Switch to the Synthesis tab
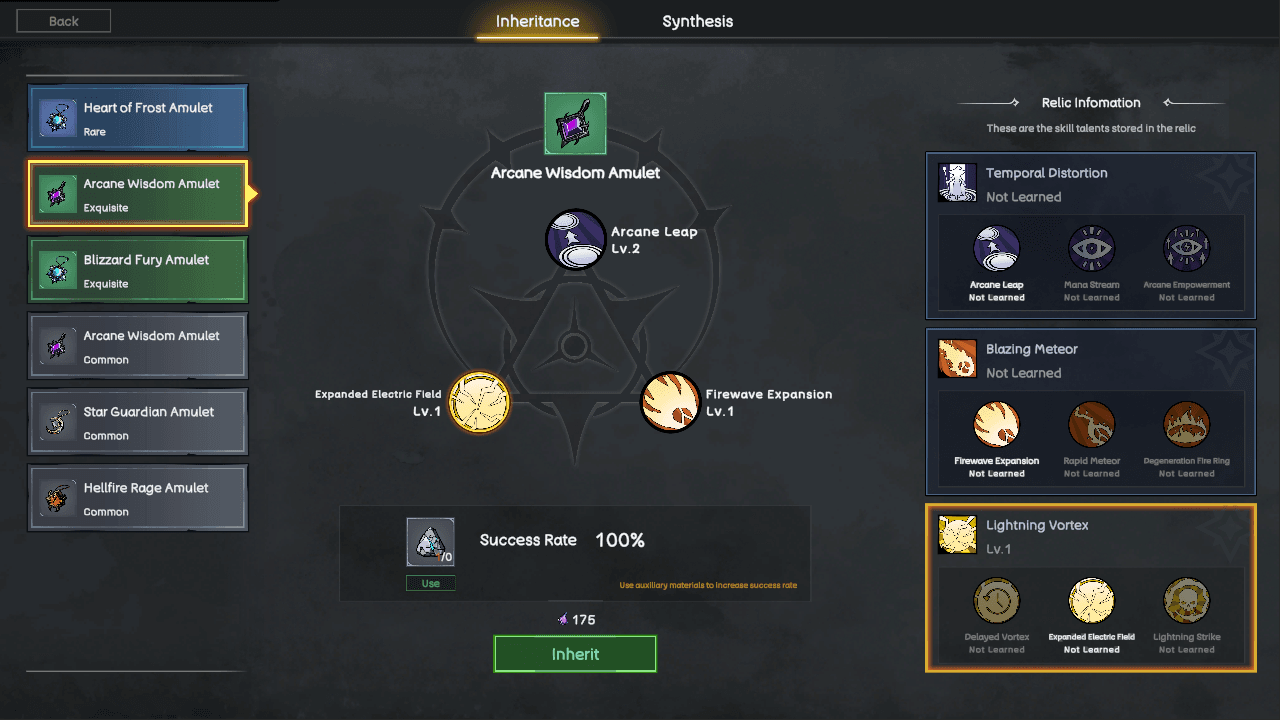Viewport: 1280px width, 720px height. pyautogui.click(x=697, y=20)
